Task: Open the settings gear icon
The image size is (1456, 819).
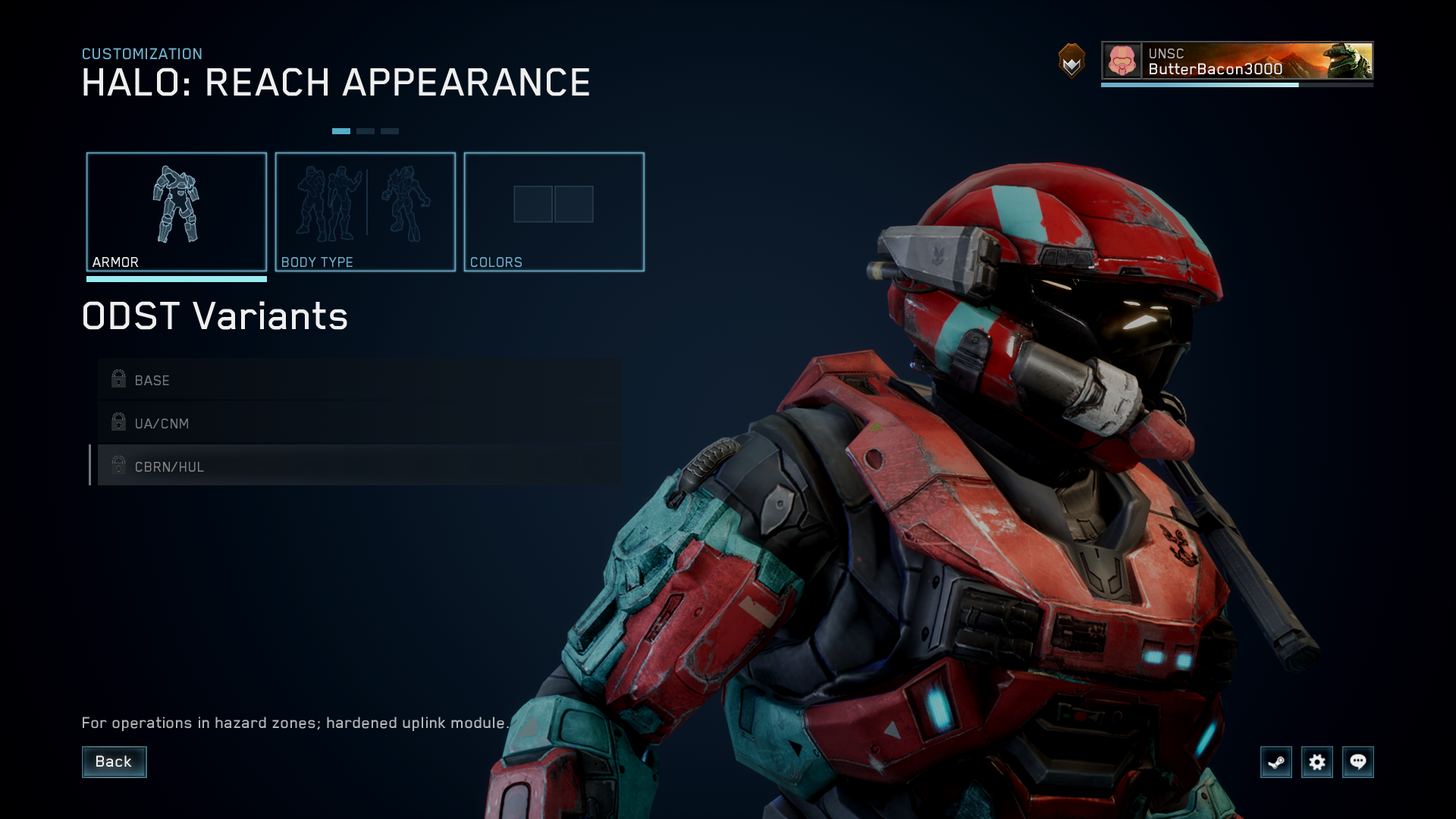Action: click(x=1317, y=762)
